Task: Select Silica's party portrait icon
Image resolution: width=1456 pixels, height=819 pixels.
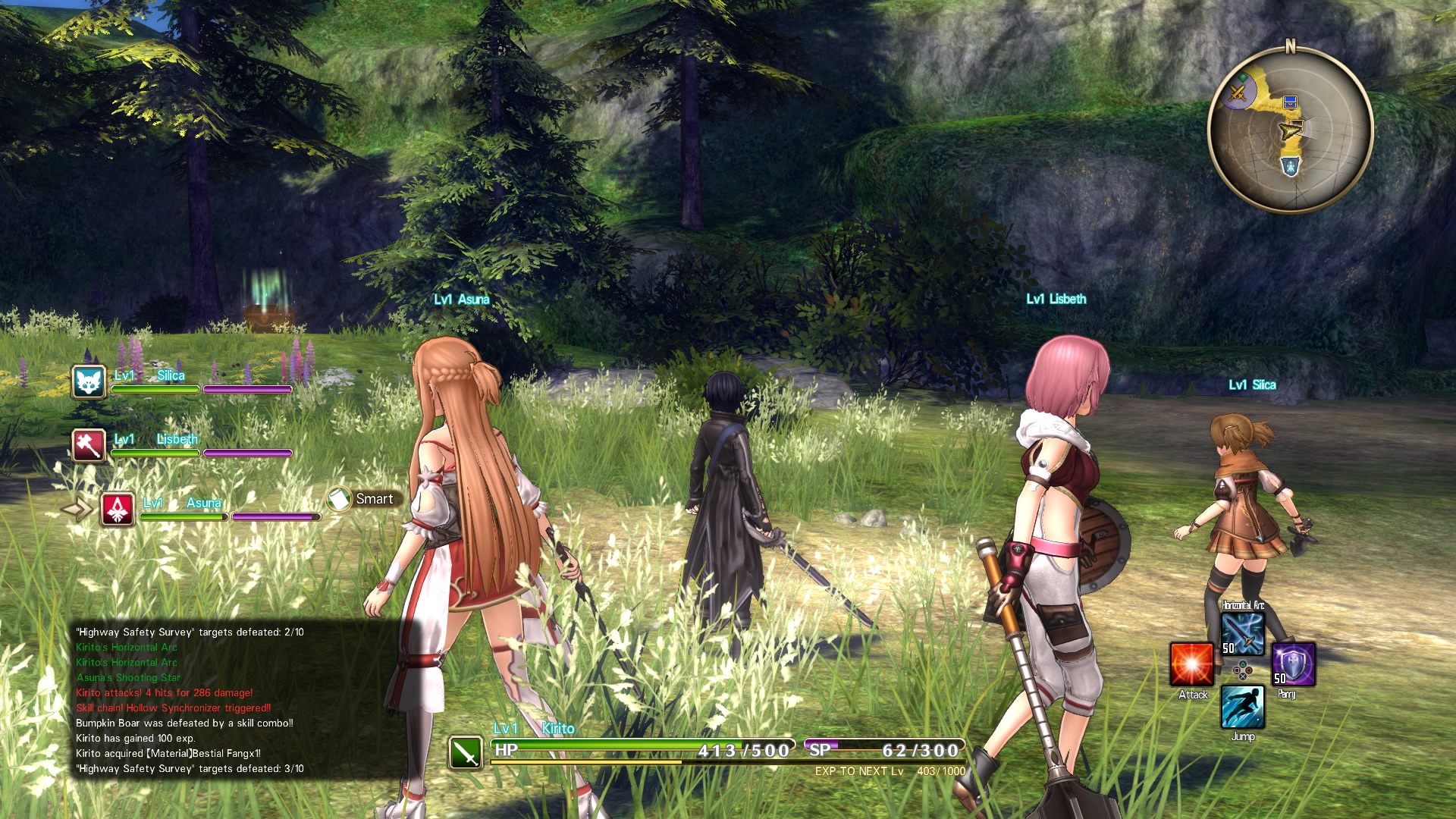Action: click(89, 381)
